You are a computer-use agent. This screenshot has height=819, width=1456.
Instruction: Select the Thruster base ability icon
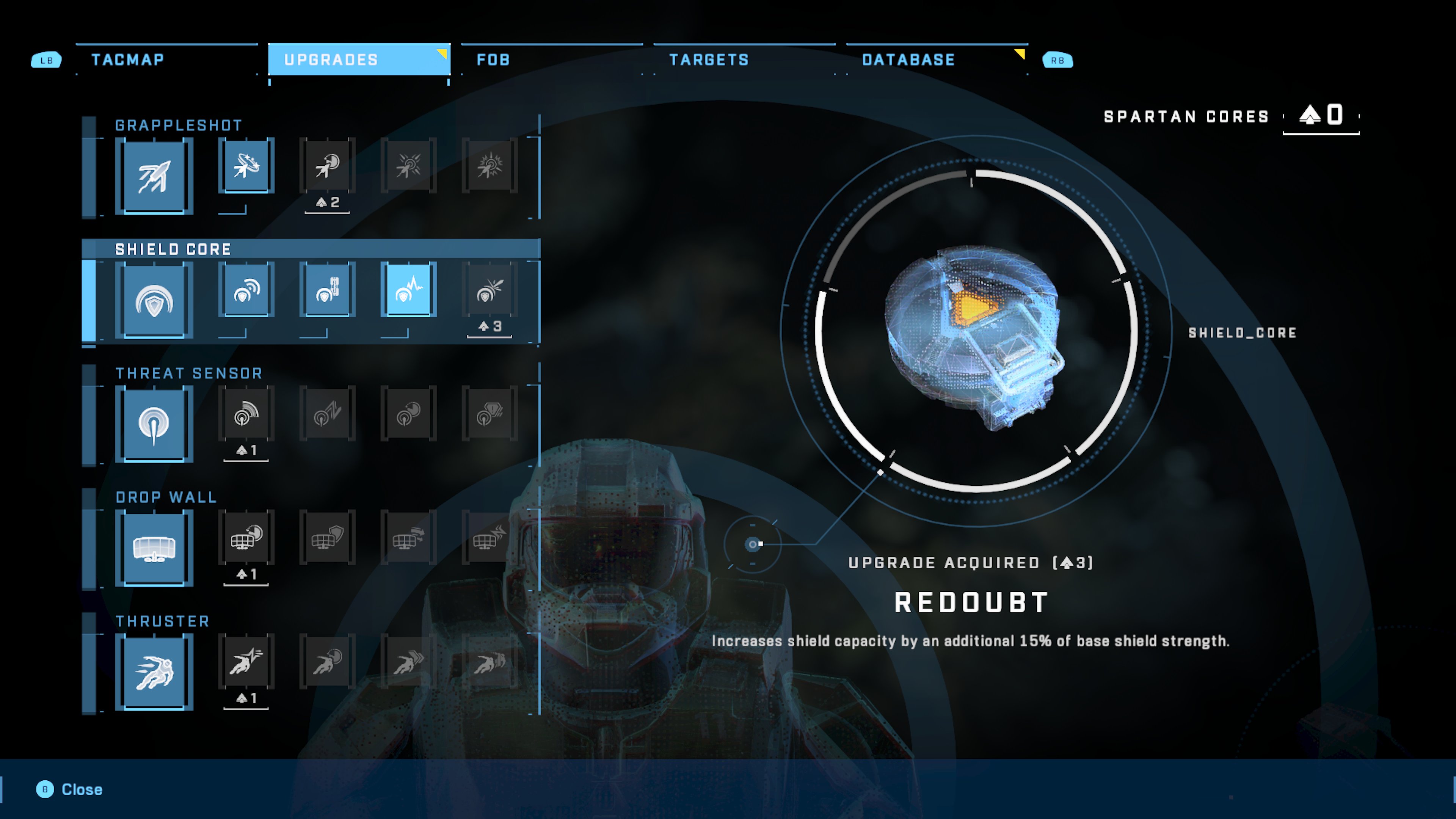(154, 672)
